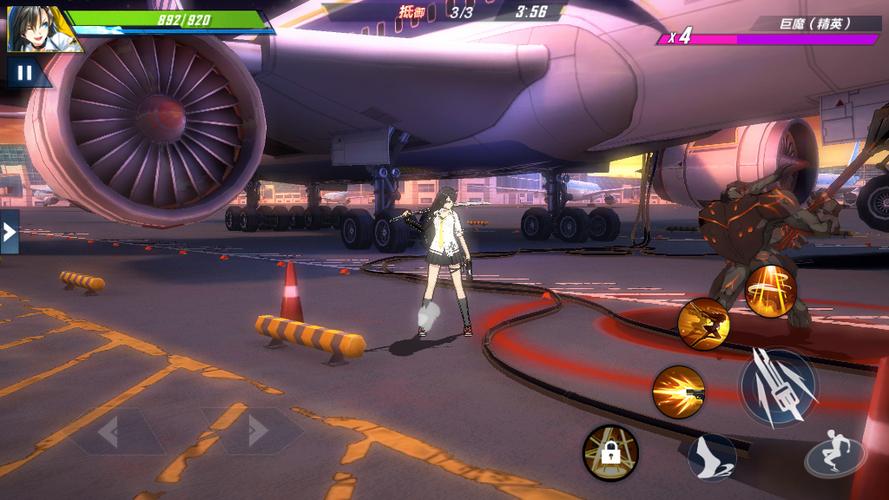The image size is (889, 500).
Task: Hit the jump button
Action: coord(835,457)
